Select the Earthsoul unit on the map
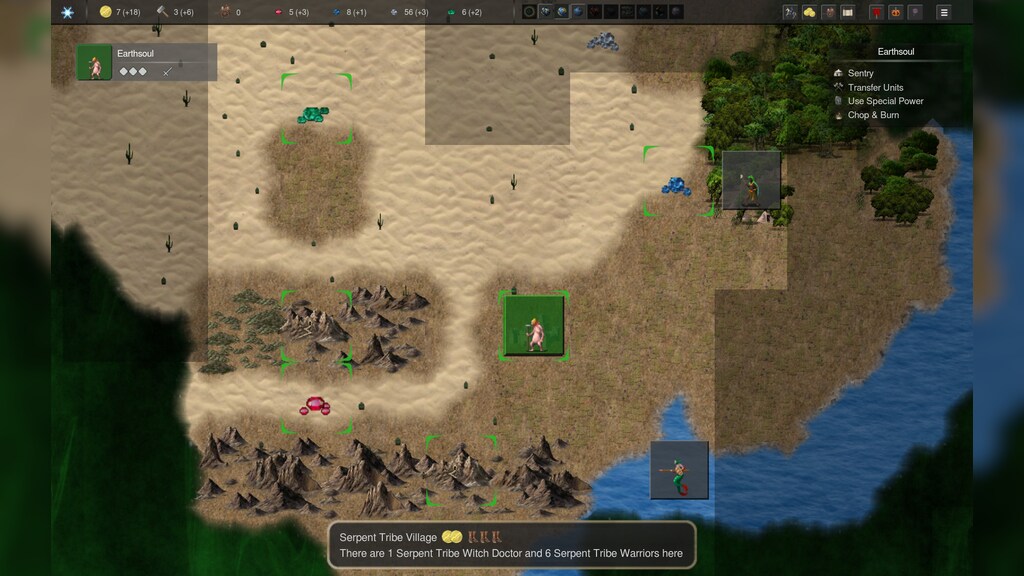Viewport: 1024px width, 576px height. tap(534, 325)
